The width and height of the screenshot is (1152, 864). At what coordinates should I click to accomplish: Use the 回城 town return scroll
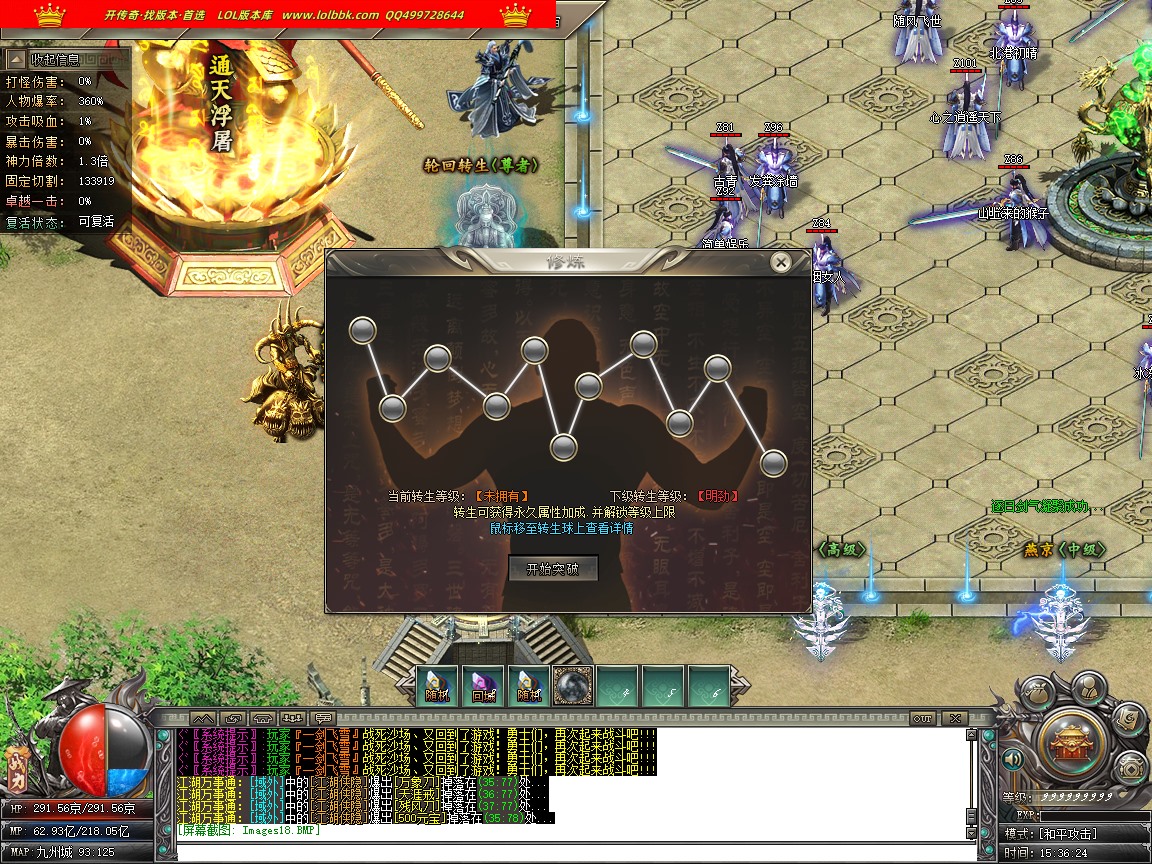[483, 686]
